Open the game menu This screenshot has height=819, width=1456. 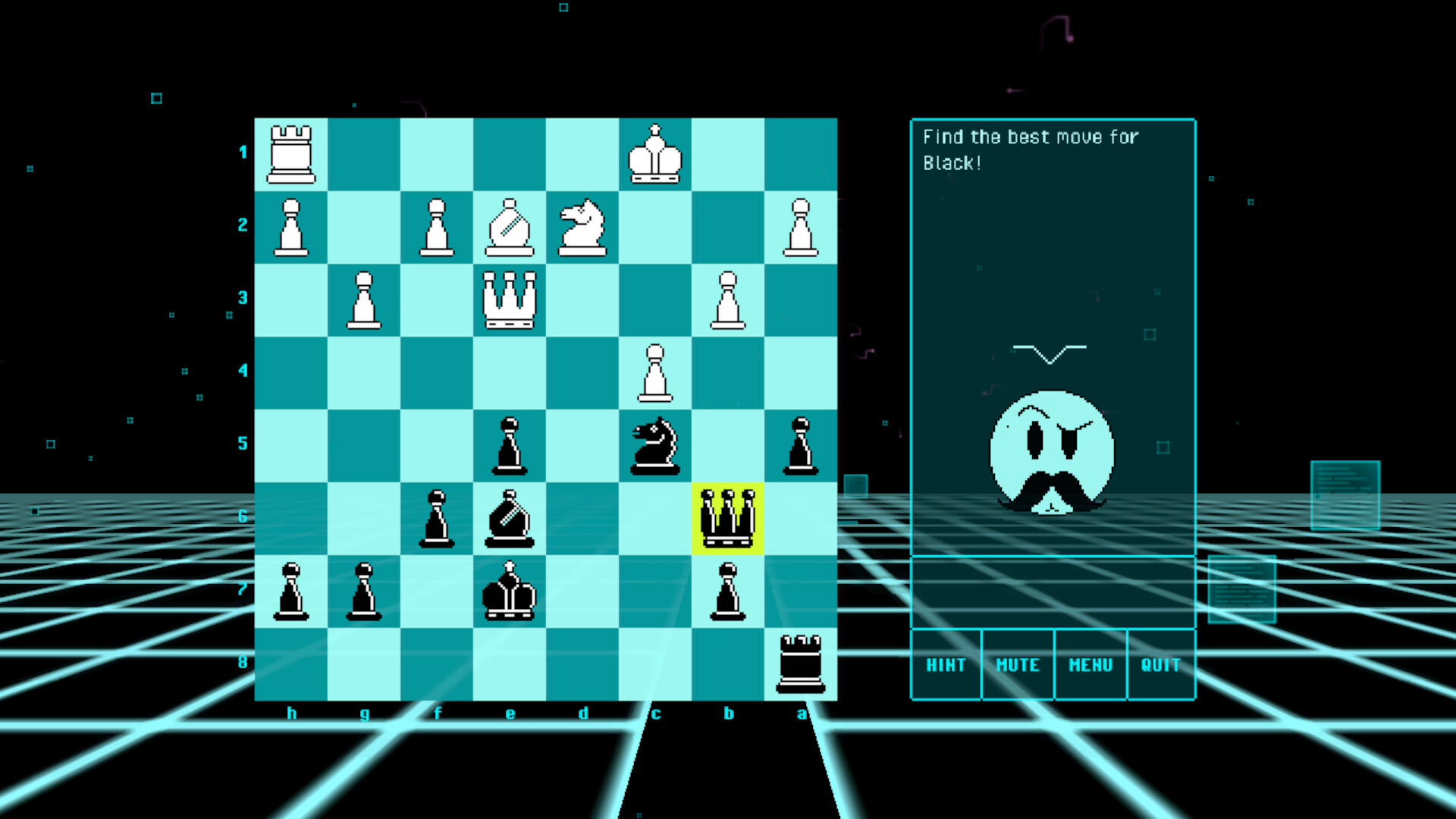pyautogui.click(x=1090, y=665)
